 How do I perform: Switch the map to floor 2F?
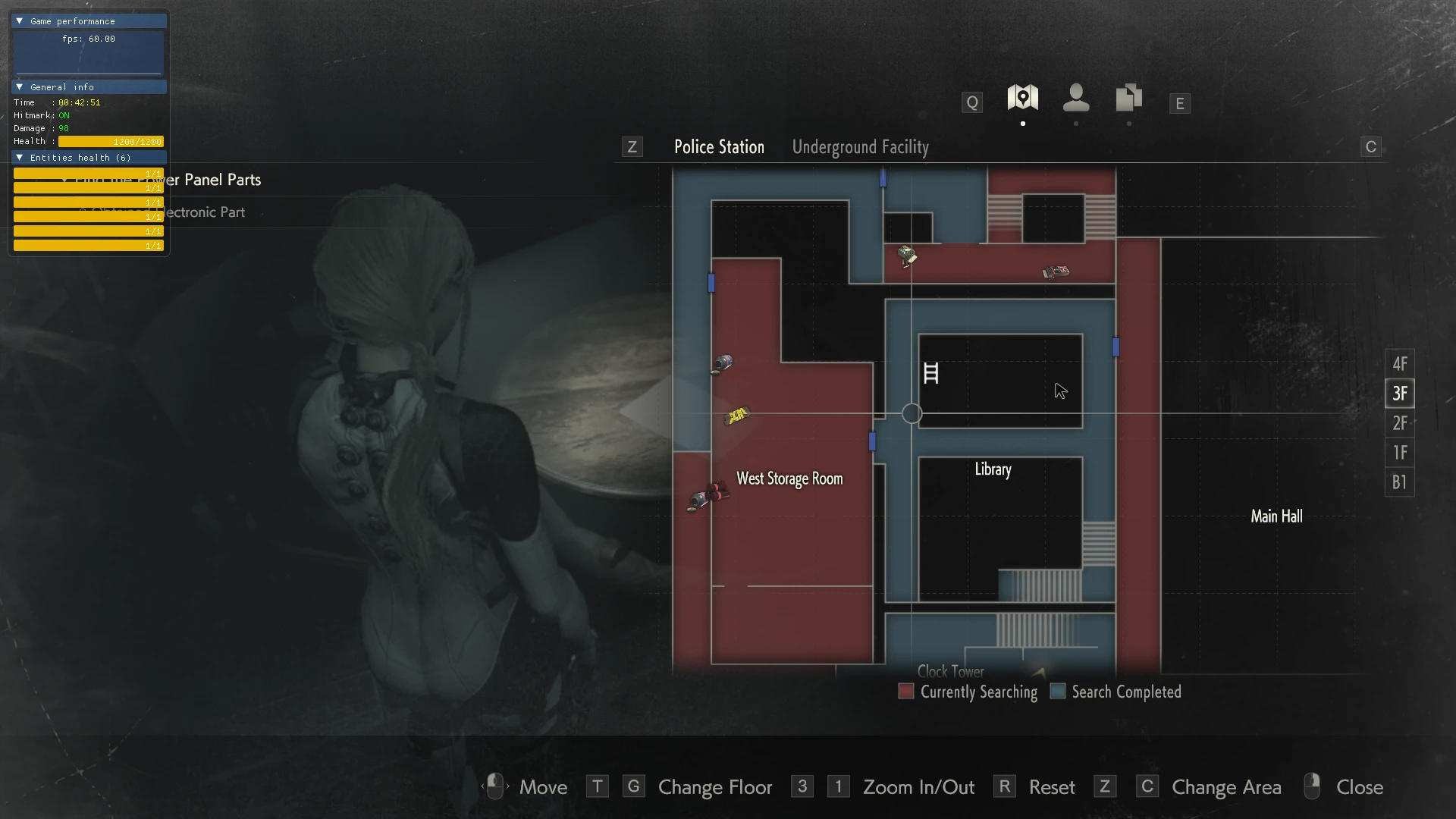tap(1399, 423)
